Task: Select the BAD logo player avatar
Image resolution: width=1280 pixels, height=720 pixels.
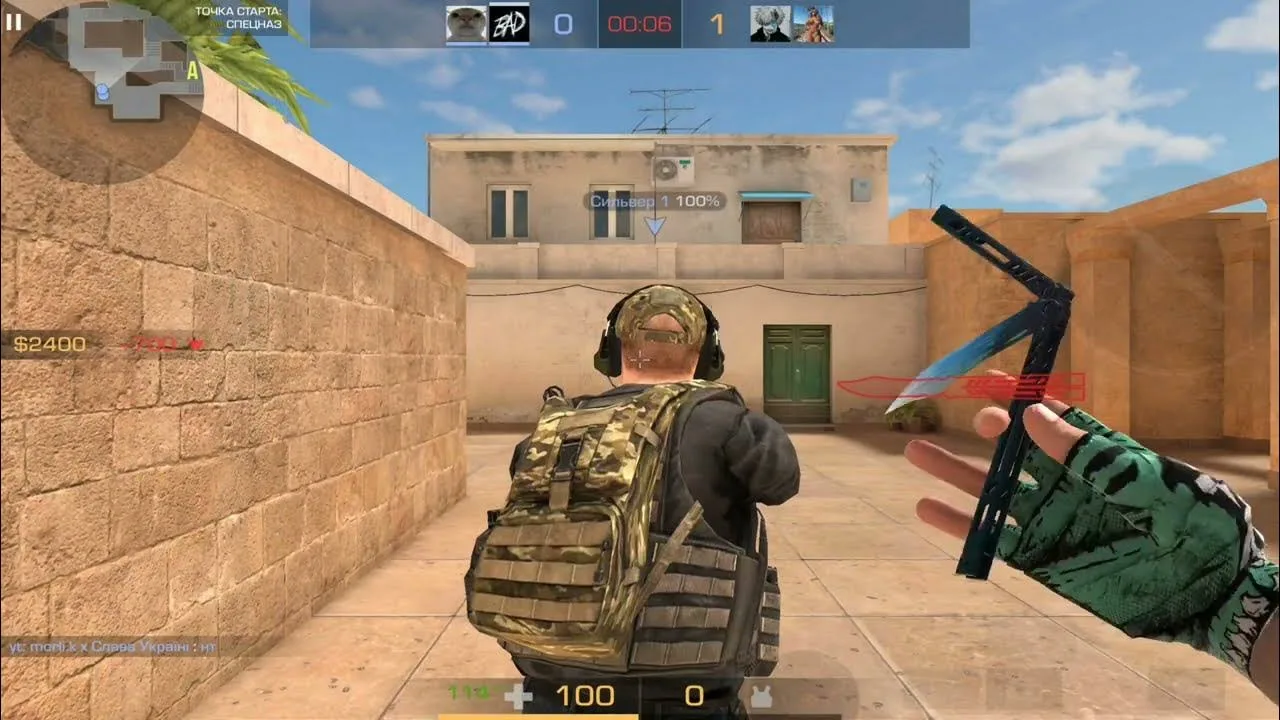Action: [509, 24]
